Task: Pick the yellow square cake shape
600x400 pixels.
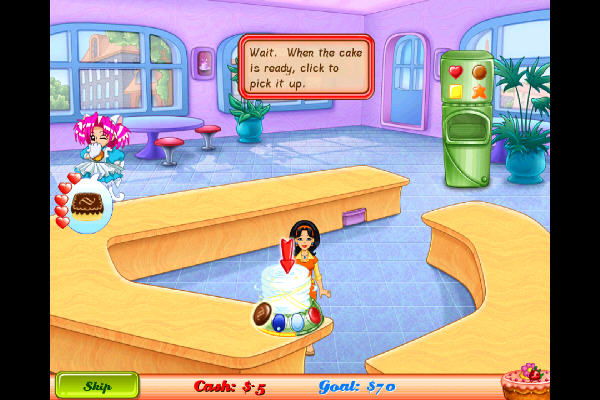Action: click(455, 92)
